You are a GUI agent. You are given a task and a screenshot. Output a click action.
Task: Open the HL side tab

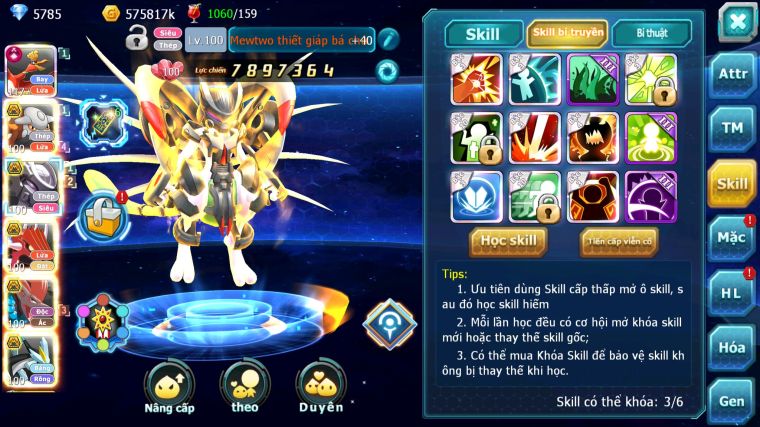coord(732,292)
